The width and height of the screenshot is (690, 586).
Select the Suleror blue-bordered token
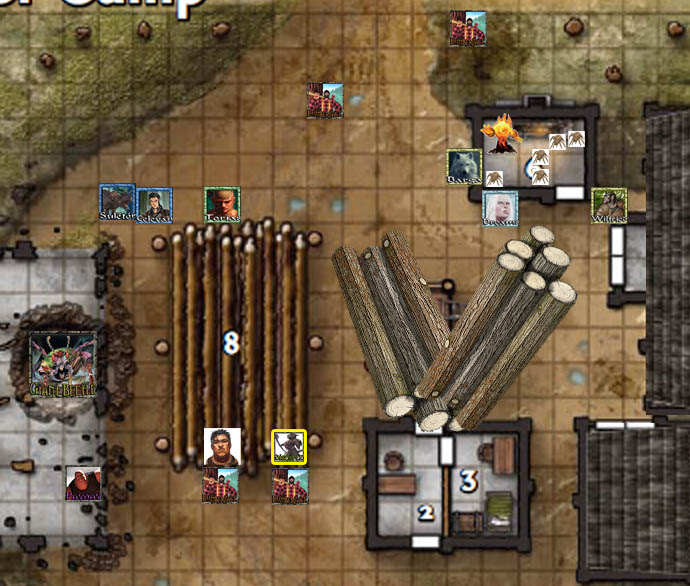[117, 202]
